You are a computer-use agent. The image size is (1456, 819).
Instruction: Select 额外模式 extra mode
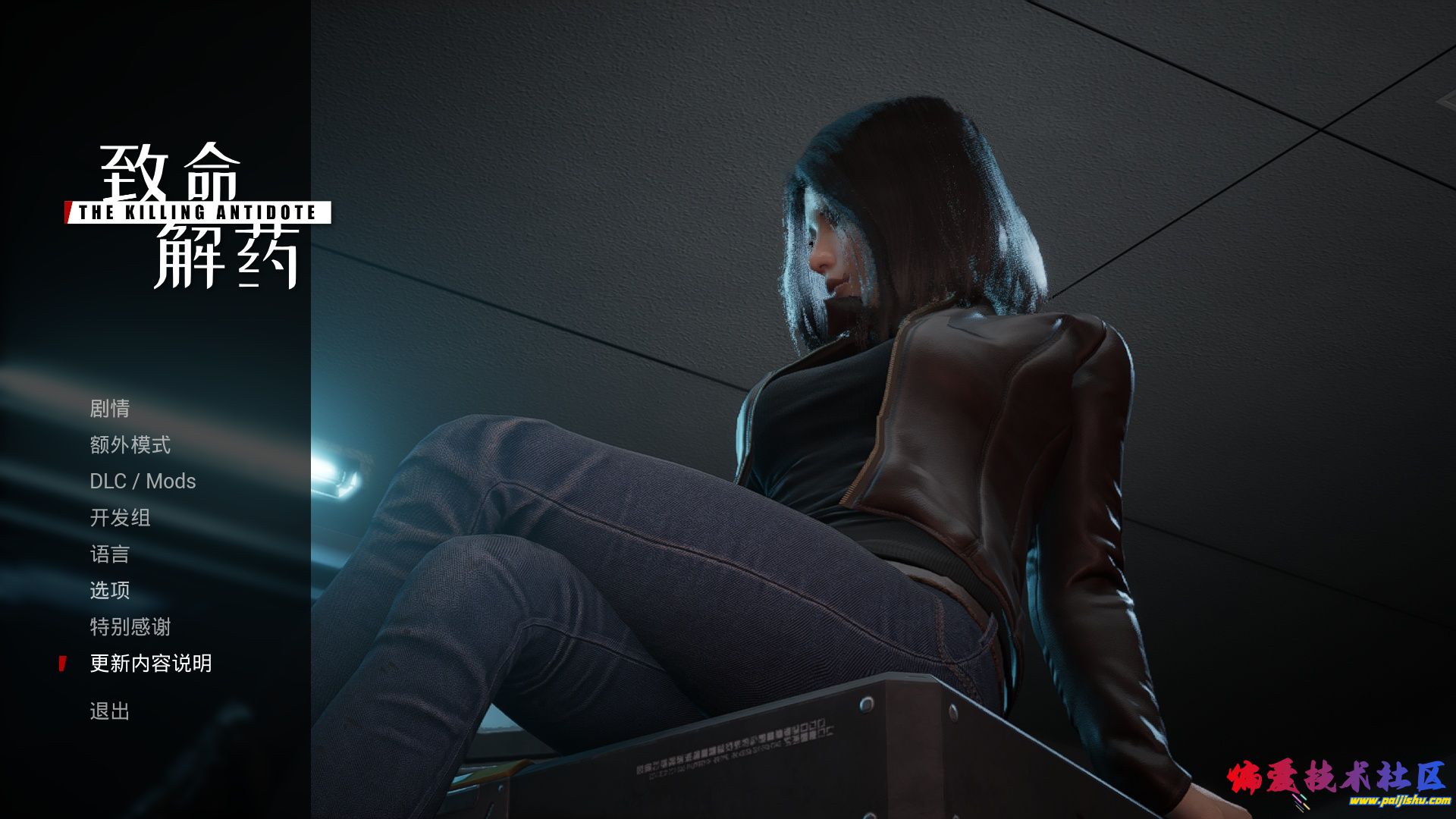[130, 445]
